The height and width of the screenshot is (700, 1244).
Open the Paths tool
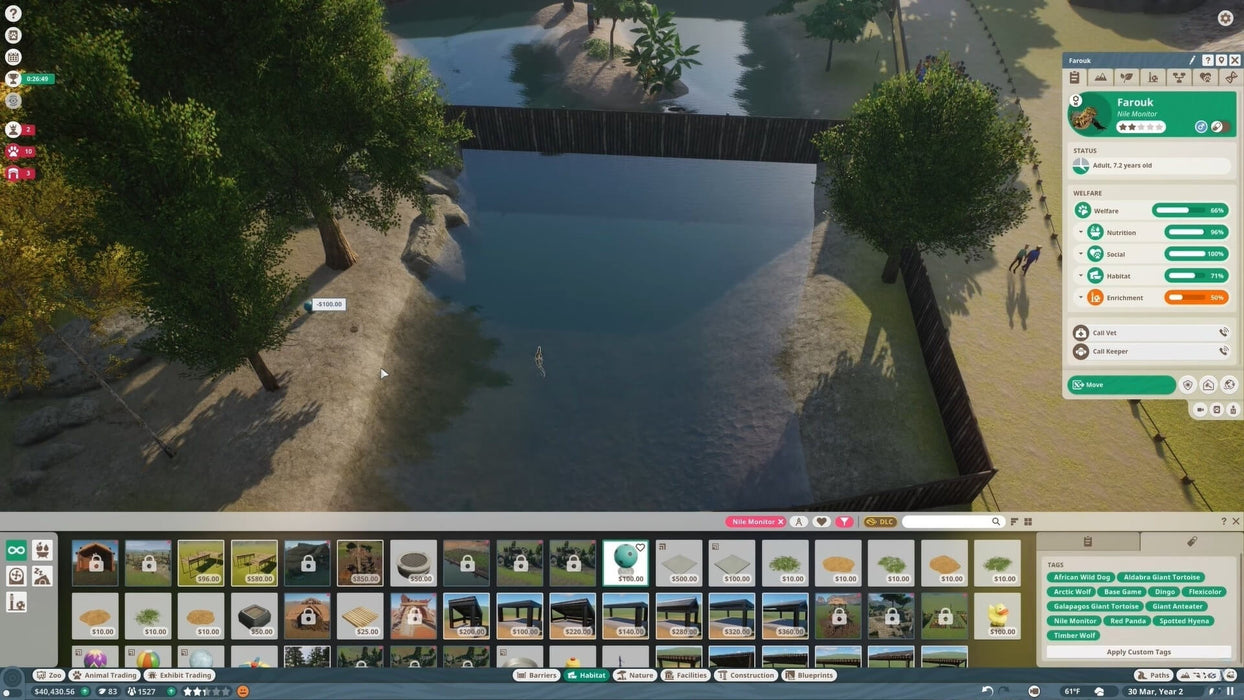click(x=1153, y=675)
